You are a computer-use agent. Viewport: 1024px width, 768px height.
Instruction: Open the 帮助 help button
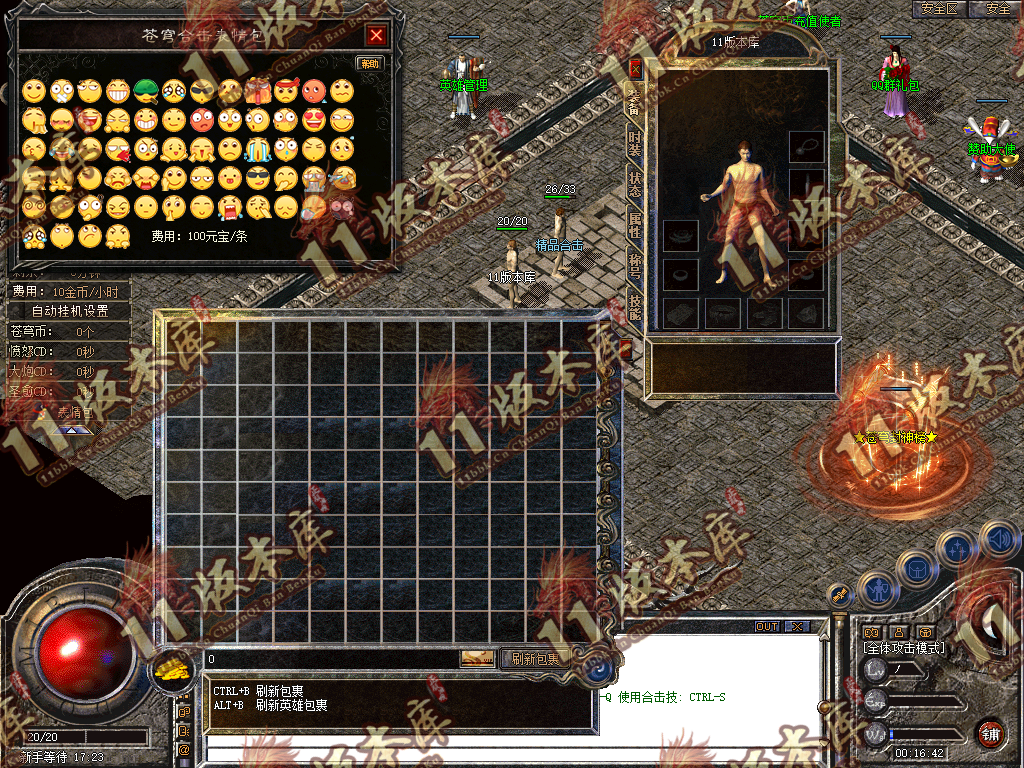[x=370, y=63]
